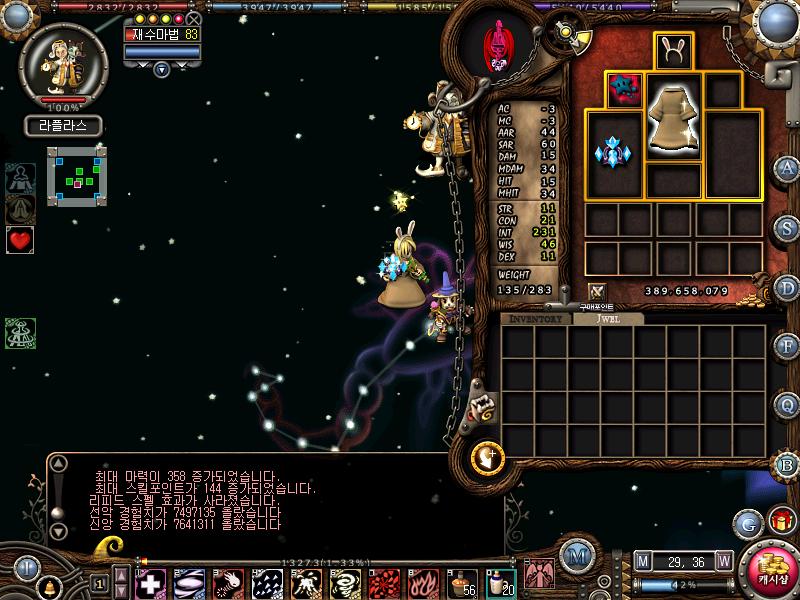Image resolution: width=800 pixels, height=600 pixels.
Task: Open the gift box icon
Action: pos(779,521)
